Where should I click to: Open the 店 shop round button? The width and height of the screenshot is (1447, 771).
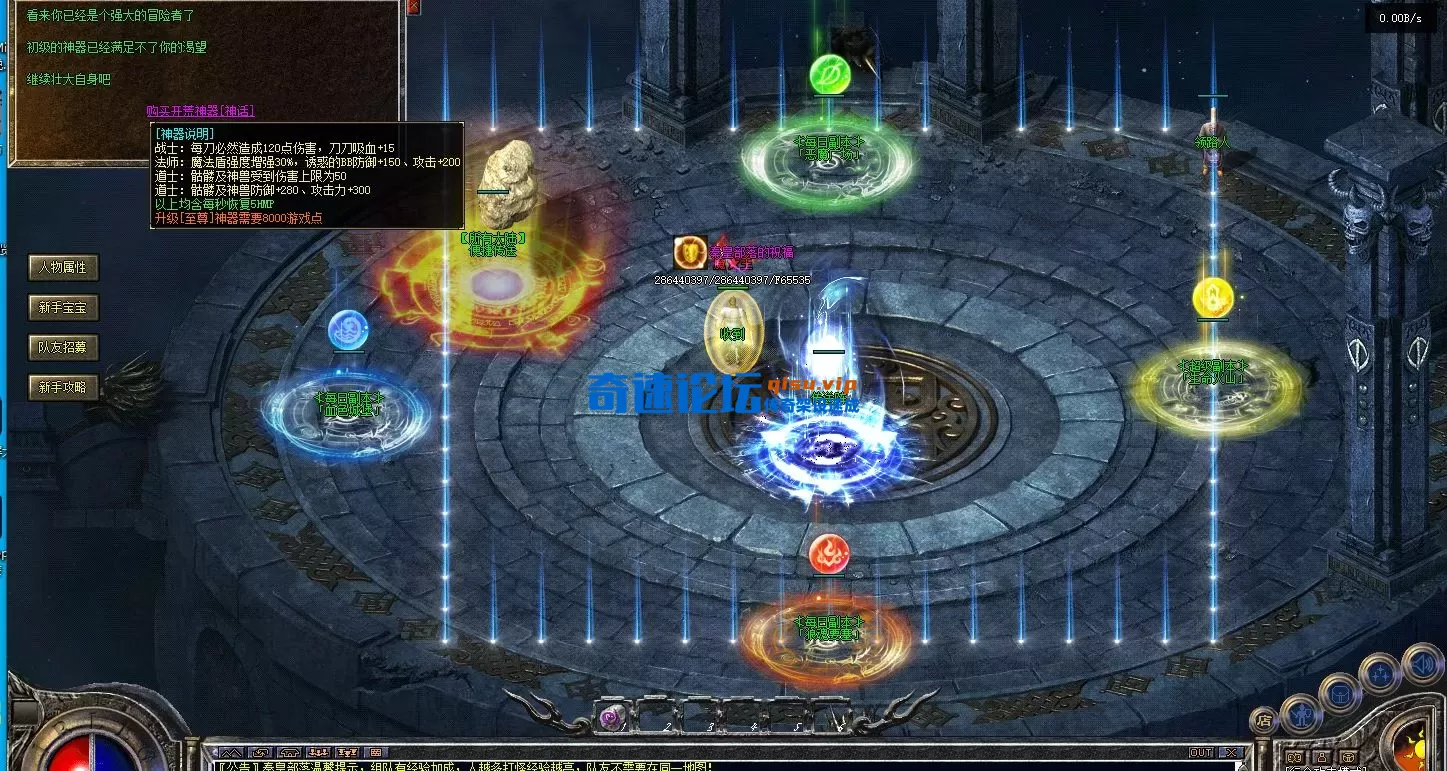[x=1264, y=720]
